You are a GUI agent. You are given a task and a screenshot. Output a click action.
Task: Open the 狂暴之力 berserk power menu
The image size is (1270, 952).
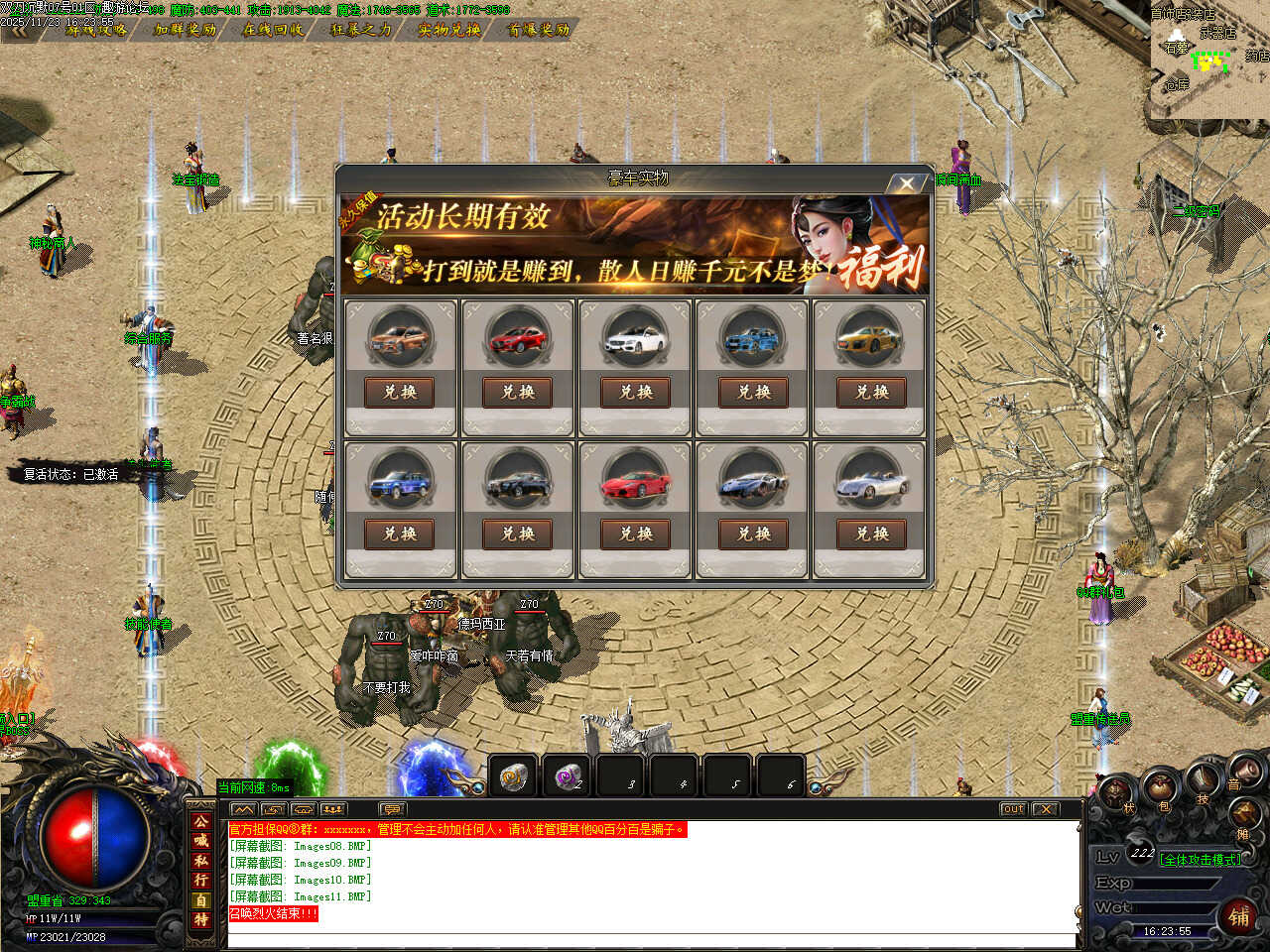pos(361,30)
